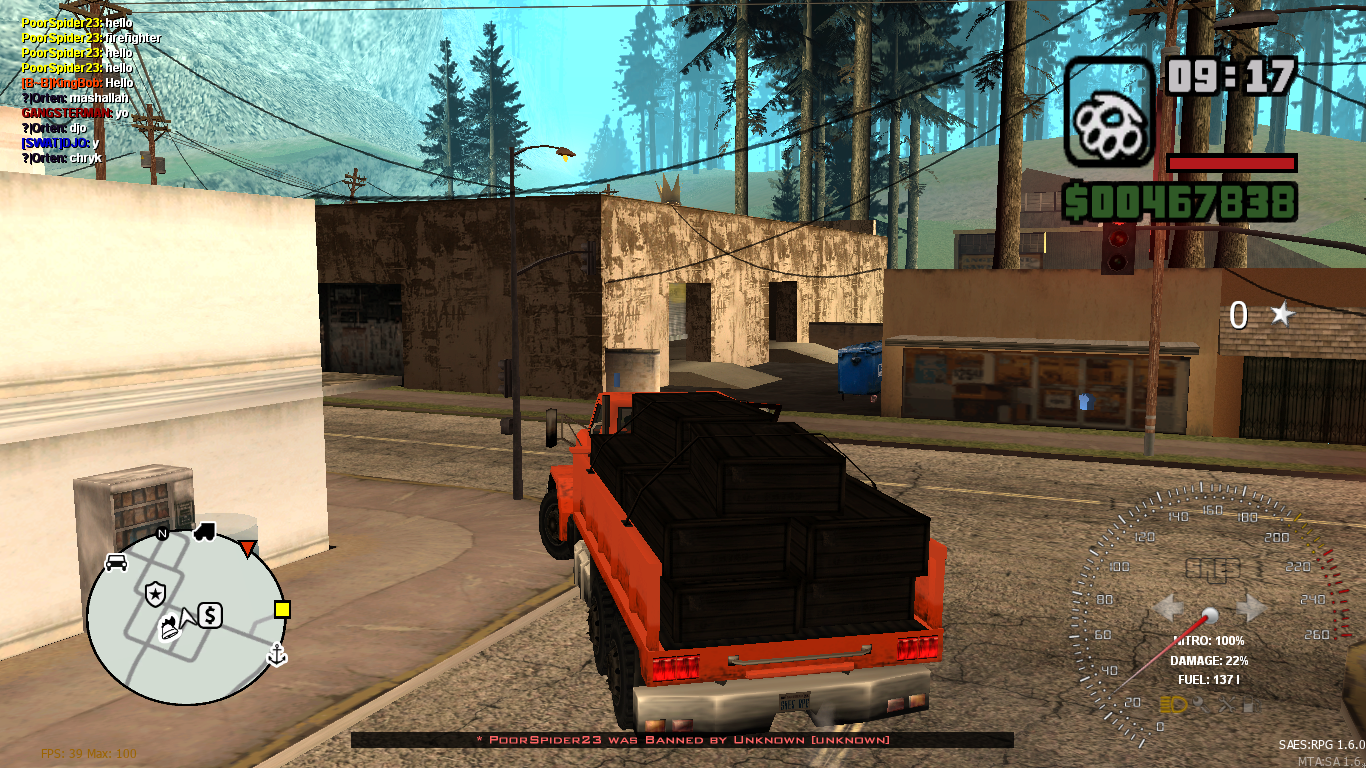Toggle the right turn signal arrow
Viewport: 1366px width, 768px height.
(1253, 609)
